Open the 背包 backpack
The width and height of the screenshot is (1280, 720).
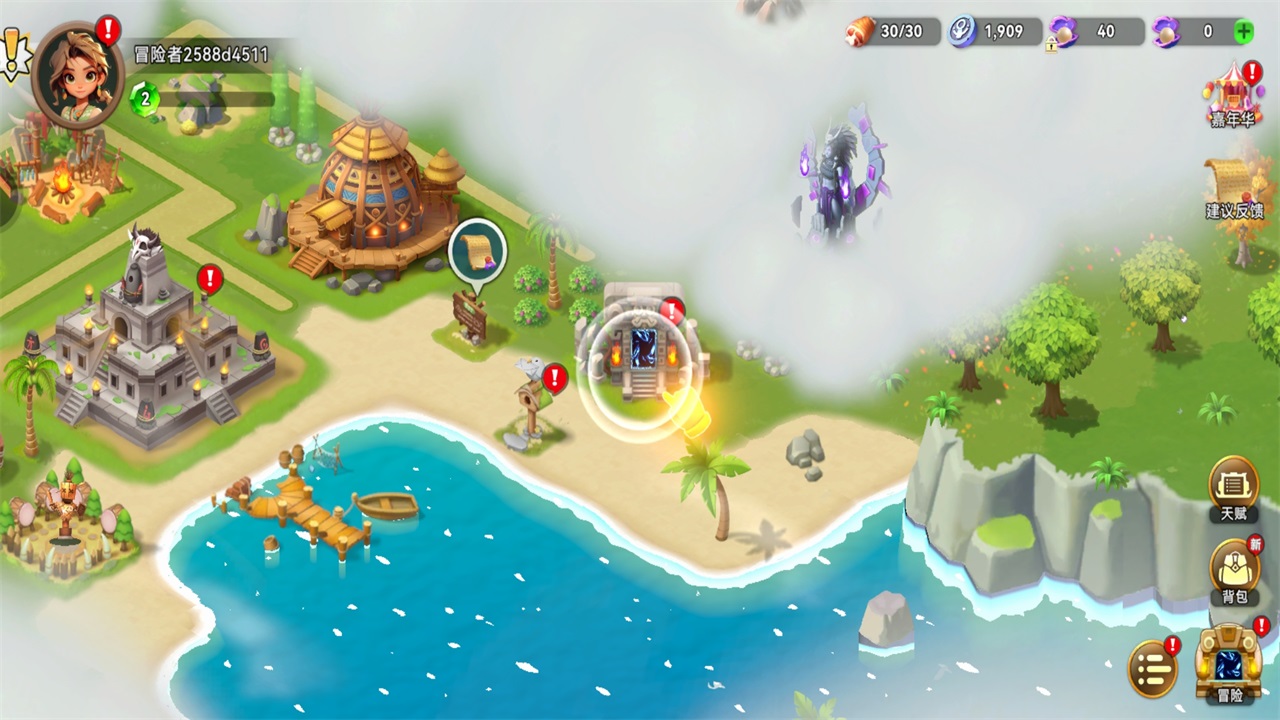[1234, 572]
